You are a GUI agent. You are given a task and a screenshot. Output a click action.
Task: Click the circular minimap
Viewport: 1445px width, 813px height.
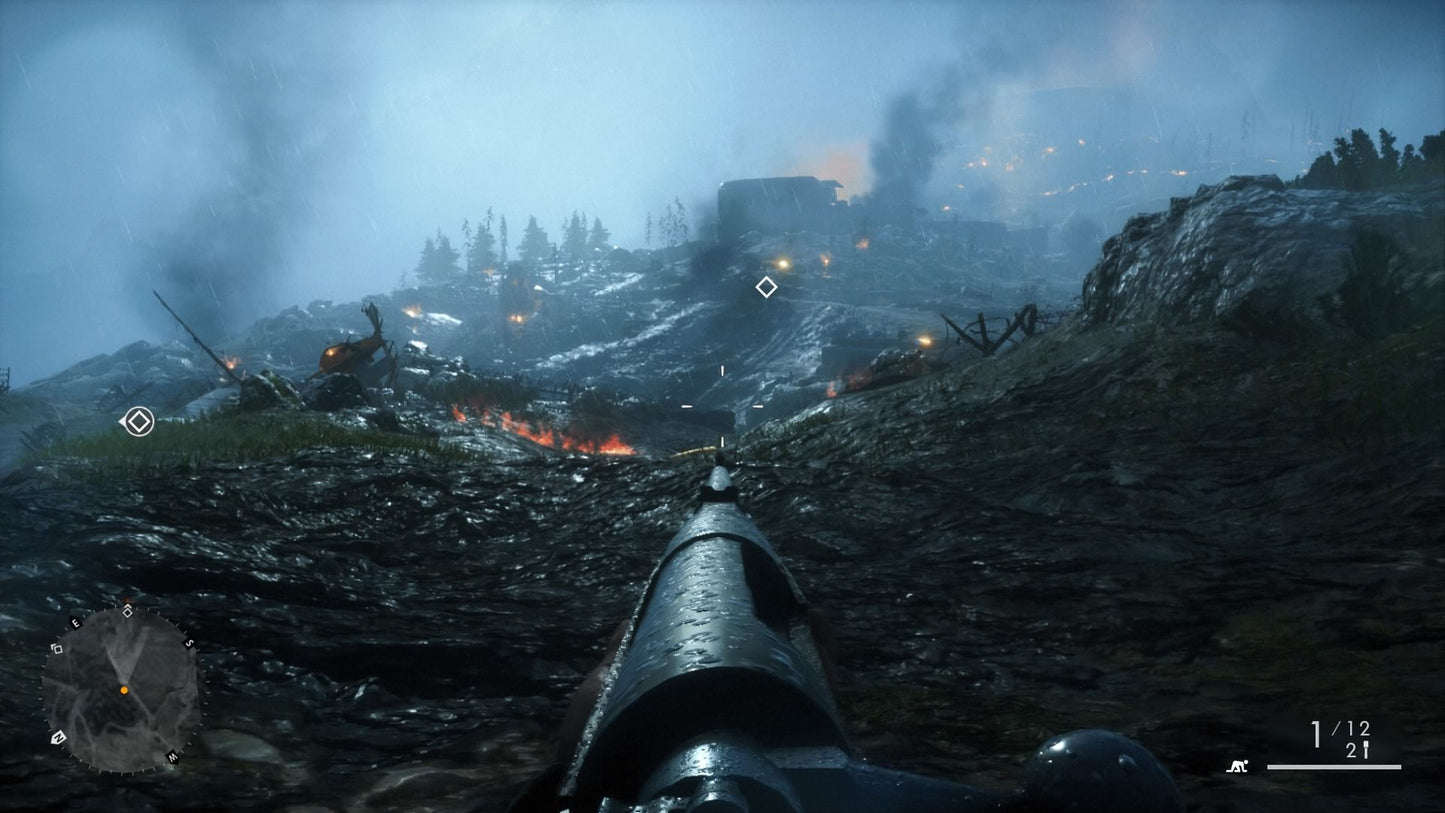point(121,689)
